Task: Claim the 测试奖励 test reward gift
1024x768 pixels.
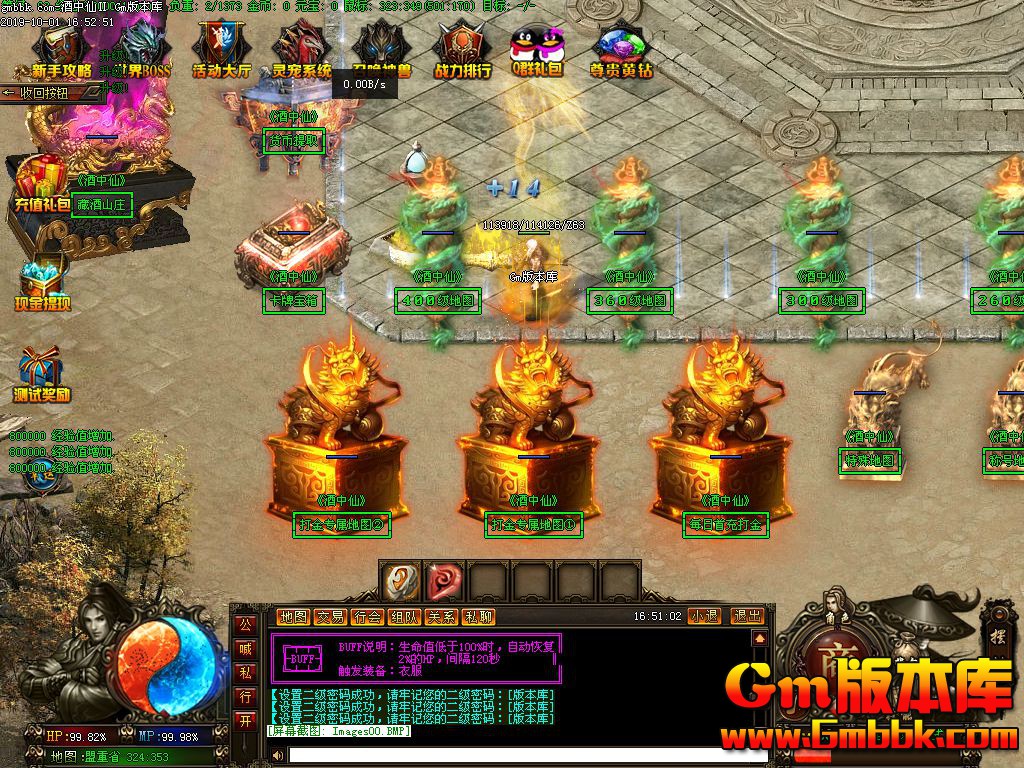Action: click(x=42, y=375)
